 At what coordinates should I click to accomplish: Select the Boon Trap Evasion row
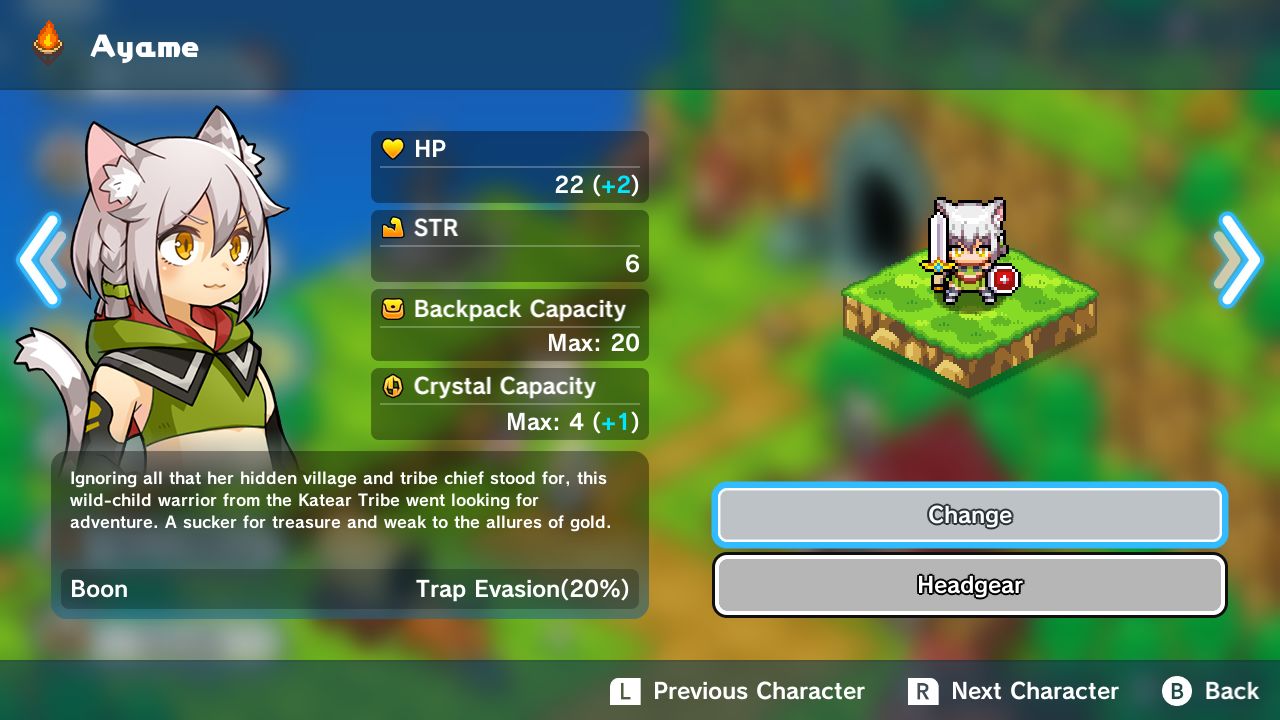tap(350, 589)
